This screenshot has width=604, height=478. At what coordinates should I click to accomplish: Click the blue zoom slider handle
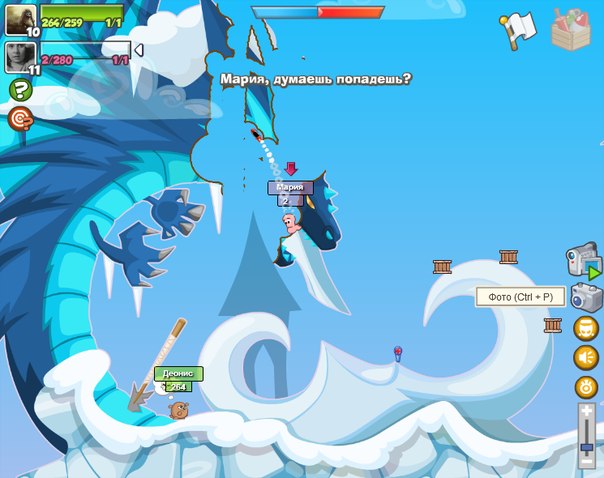click(587, 447)
